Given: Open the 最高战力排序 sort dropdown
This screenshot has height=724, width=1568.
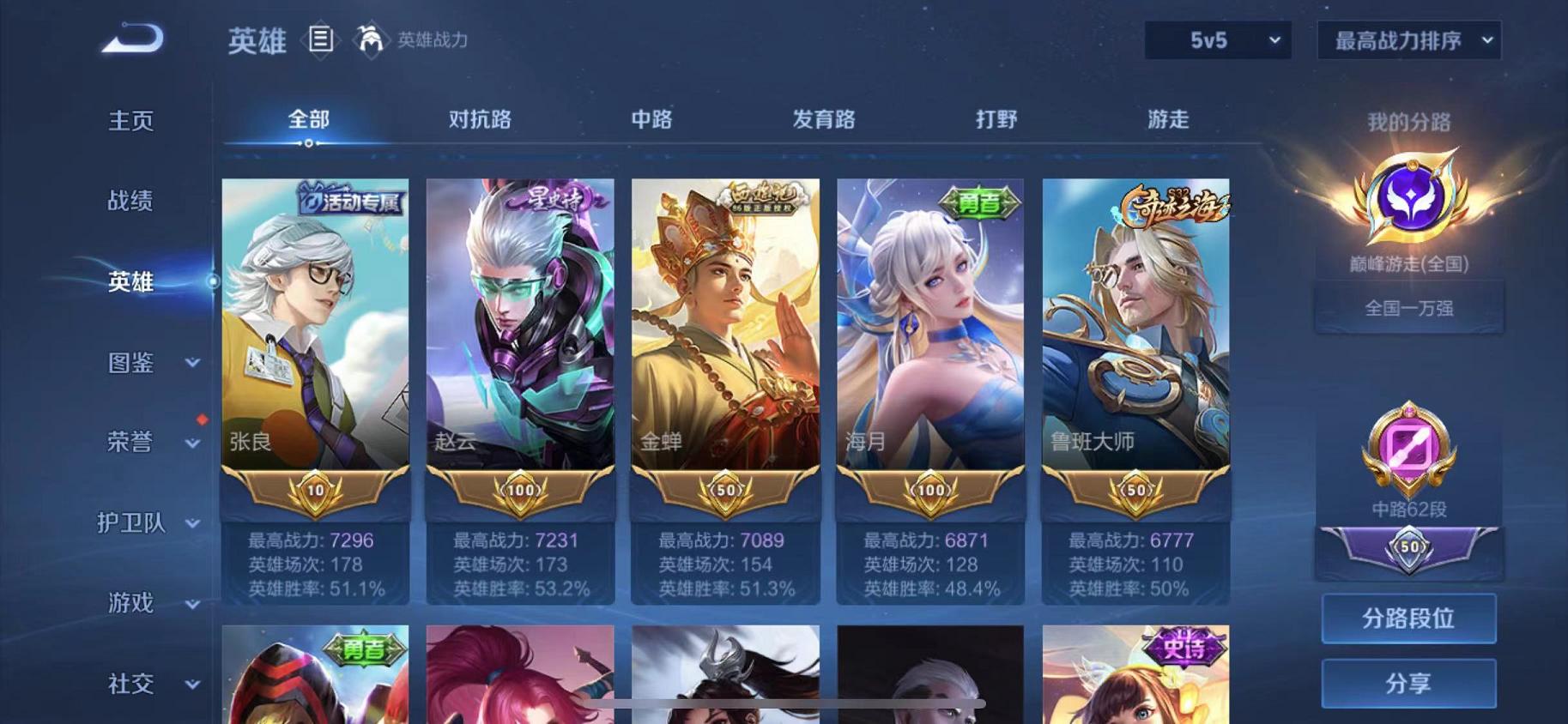Looking at the screenshot, I should coord(1408,39).
